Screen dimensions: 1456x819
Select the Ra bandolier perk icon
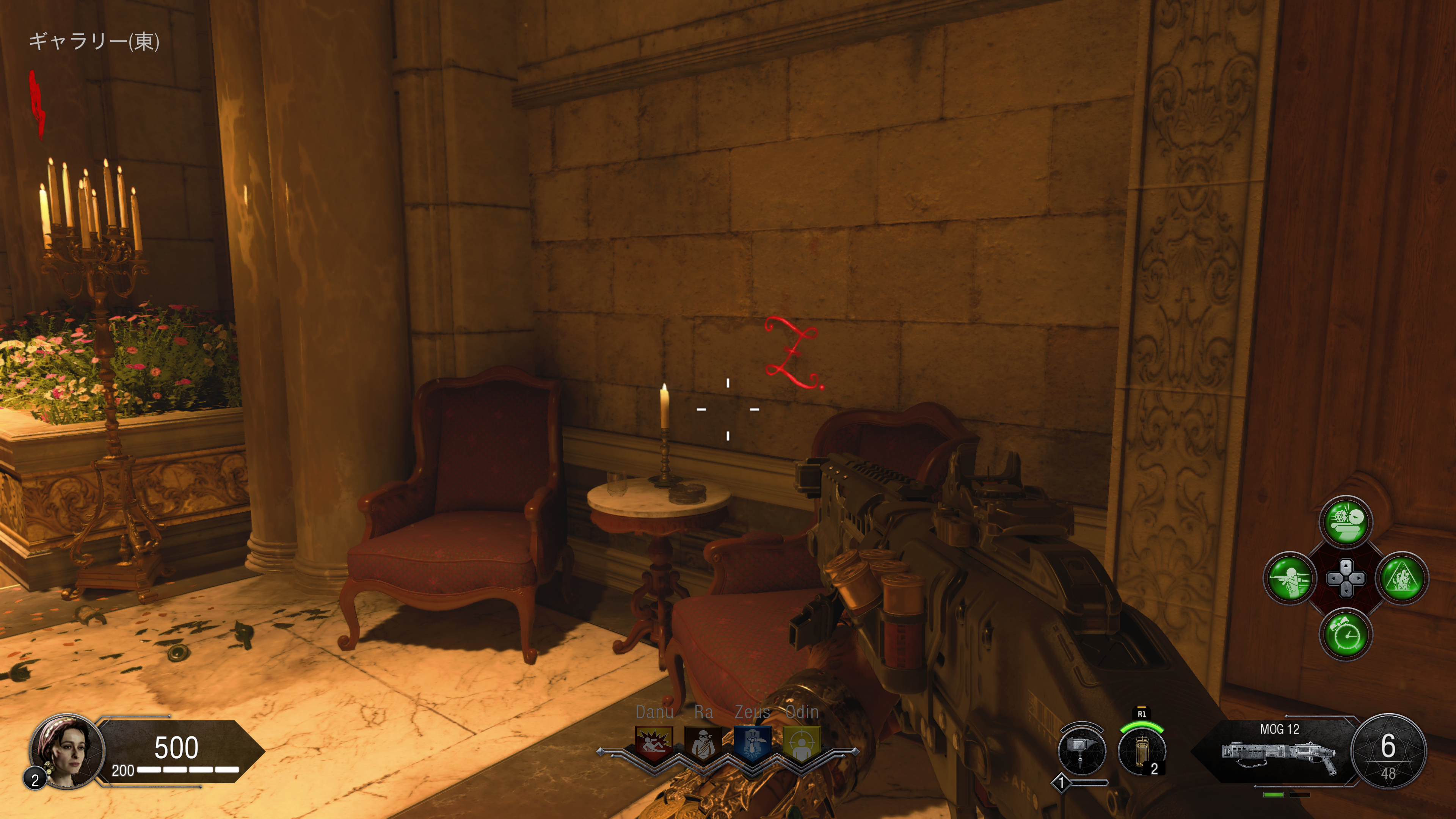point(703,743)
